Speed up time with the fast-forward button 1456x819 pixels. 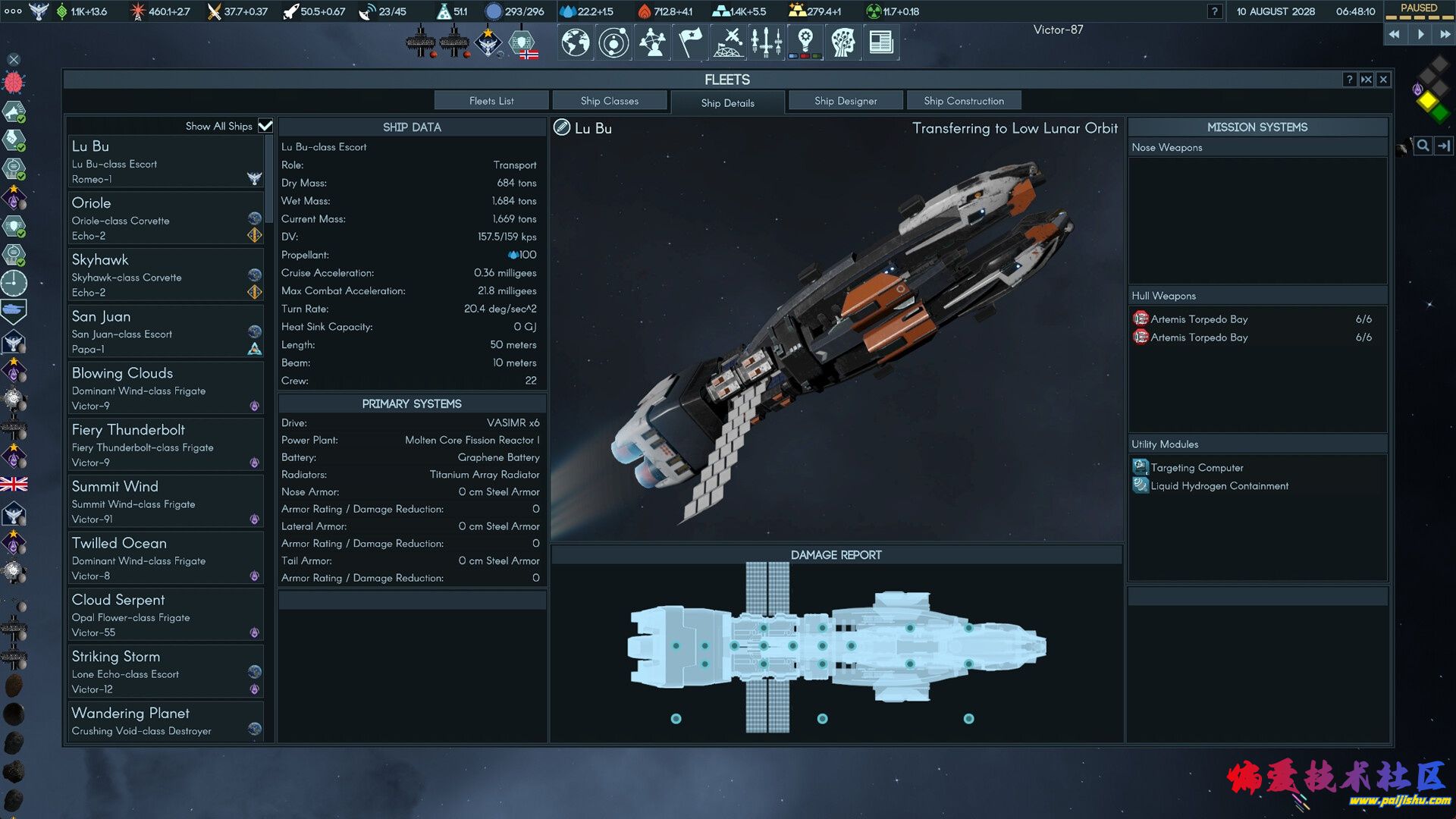pos(1445,34)
